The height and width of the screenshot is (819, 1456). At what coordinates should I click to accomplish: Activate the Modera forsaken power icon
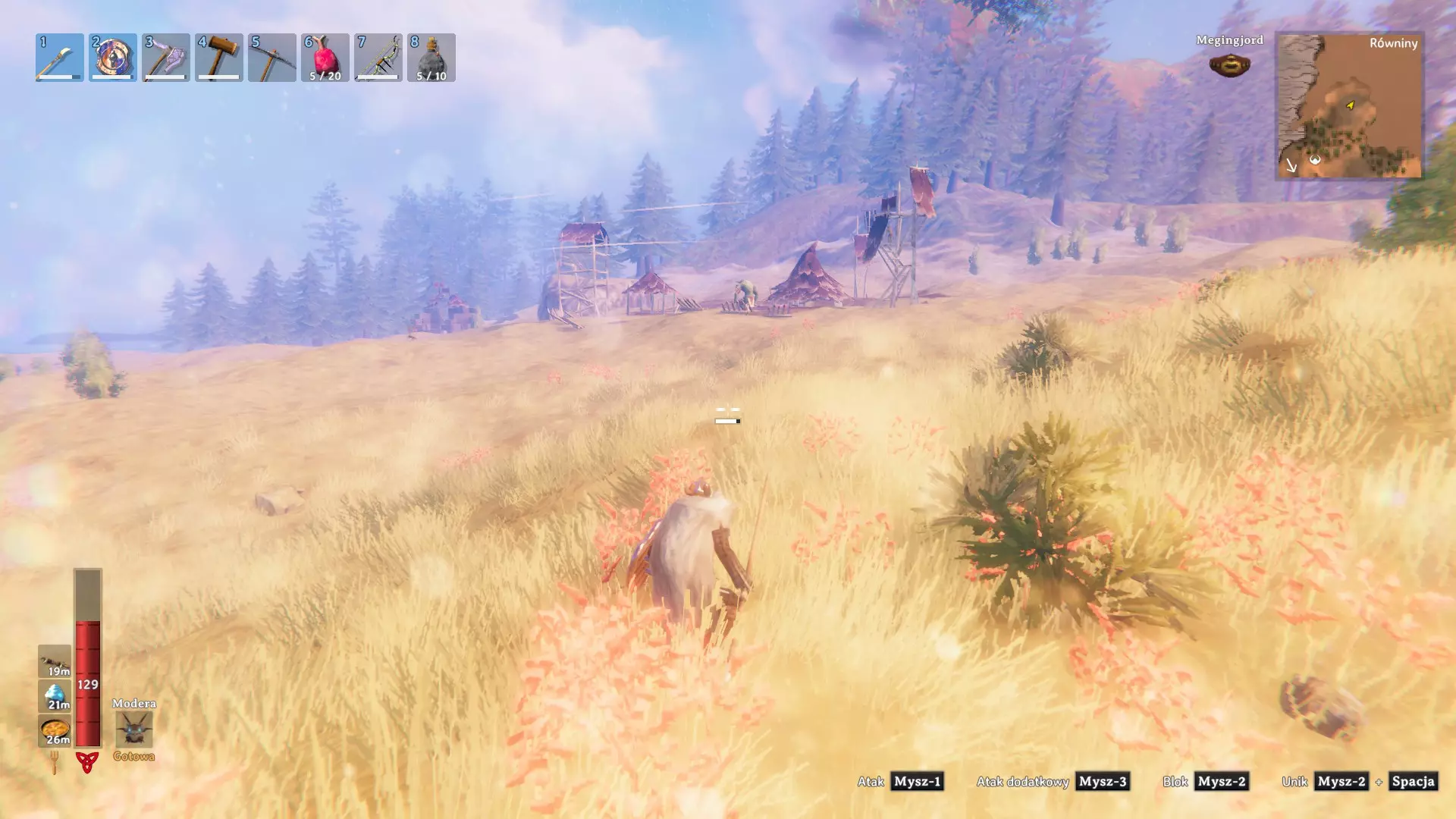pyautogui.click(x=134, y=730)
